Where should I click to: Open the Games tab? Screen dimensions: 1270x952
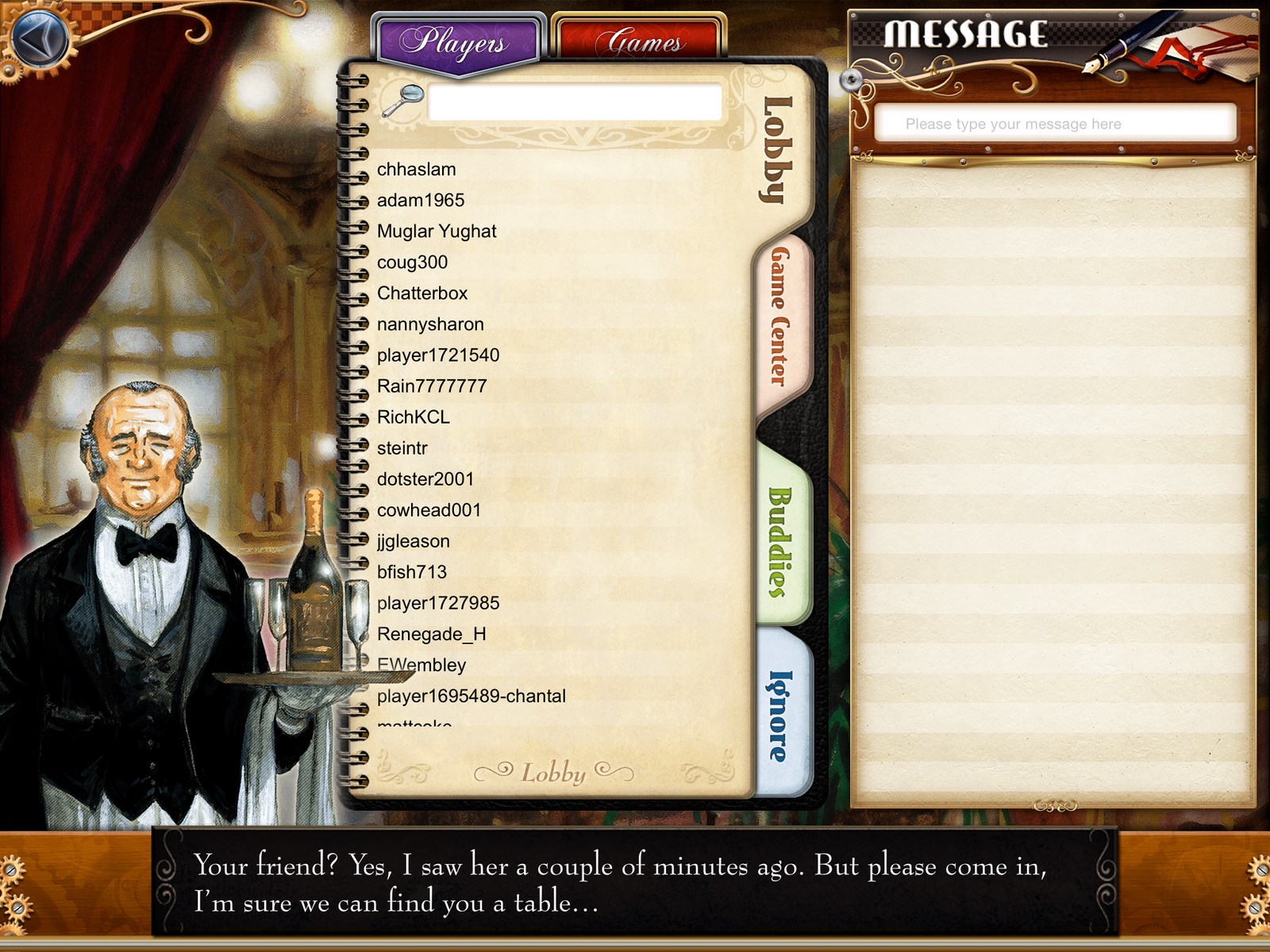(x=640, y=41)
